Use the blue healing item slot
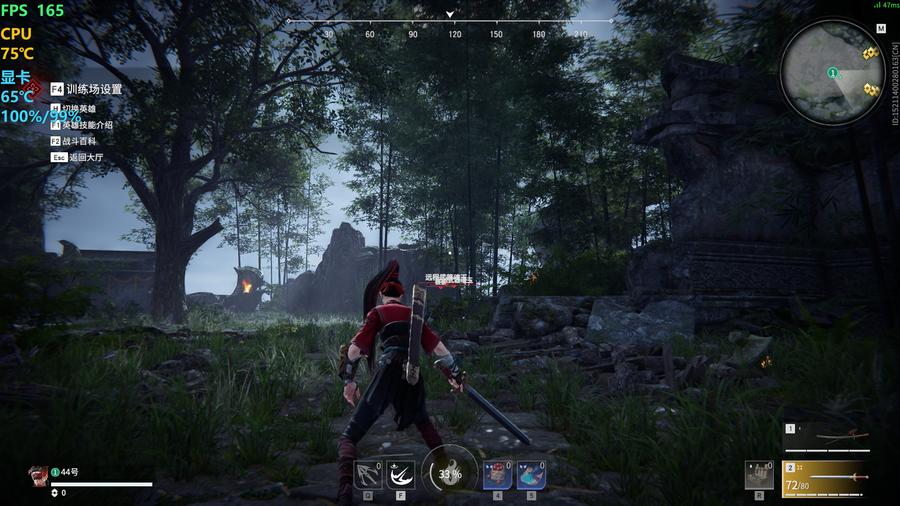Viewport: 900px width, 506px height. 531,474
